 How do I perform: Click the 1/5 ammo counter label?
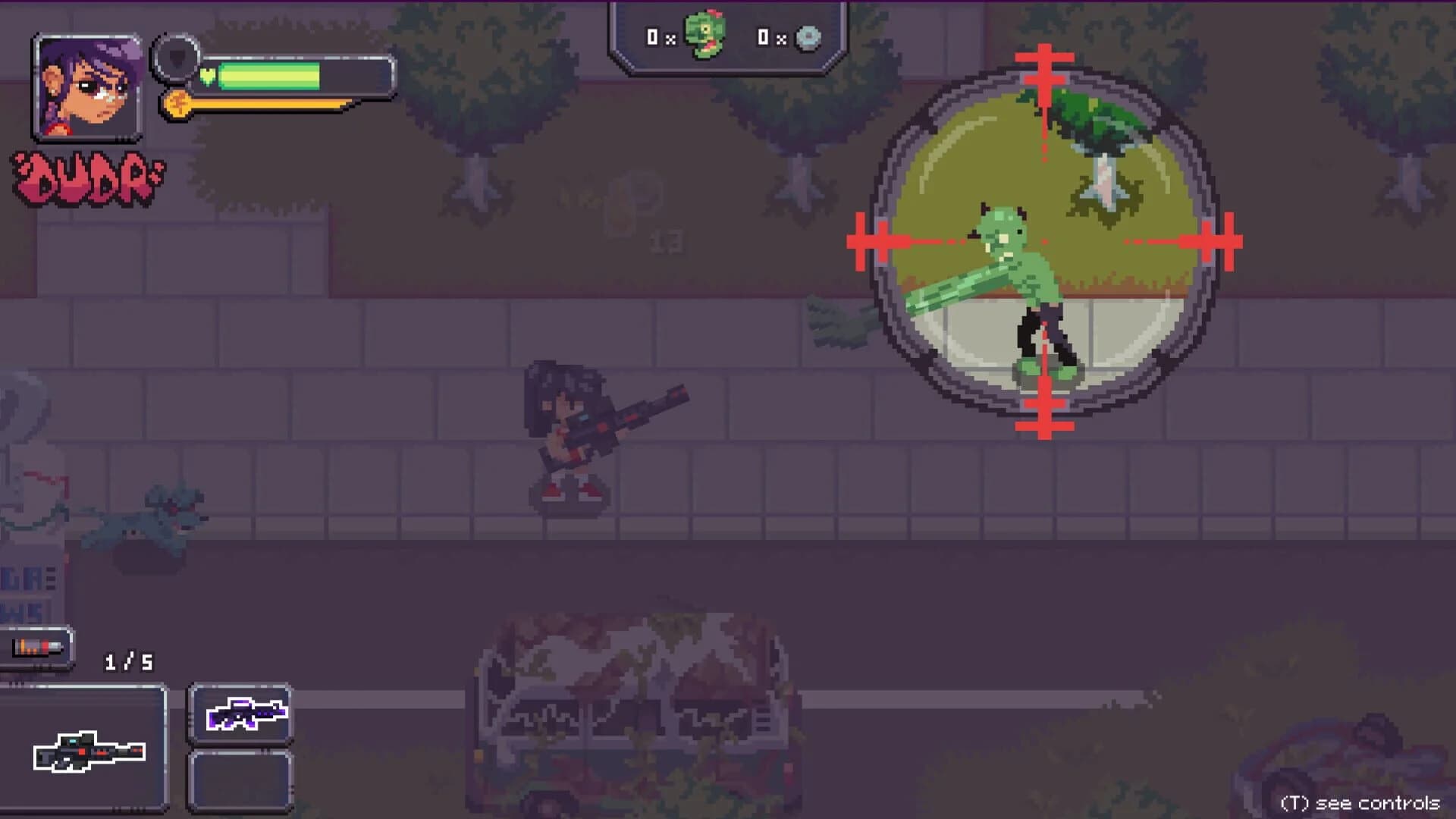(x=129, y=661)
